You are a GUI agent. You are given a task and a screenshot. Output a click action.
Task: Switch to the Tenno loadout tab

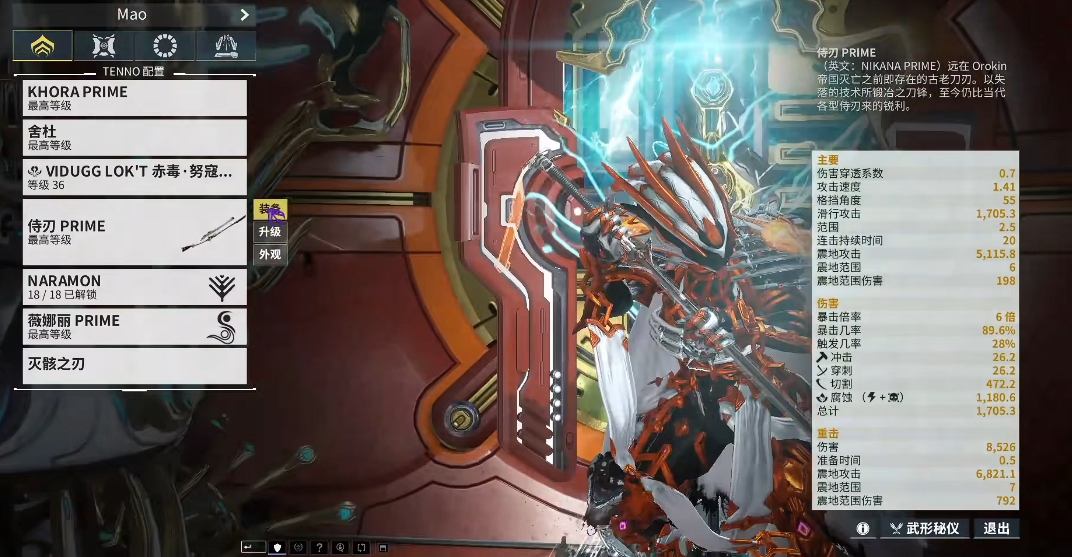[x=42, y=45]
